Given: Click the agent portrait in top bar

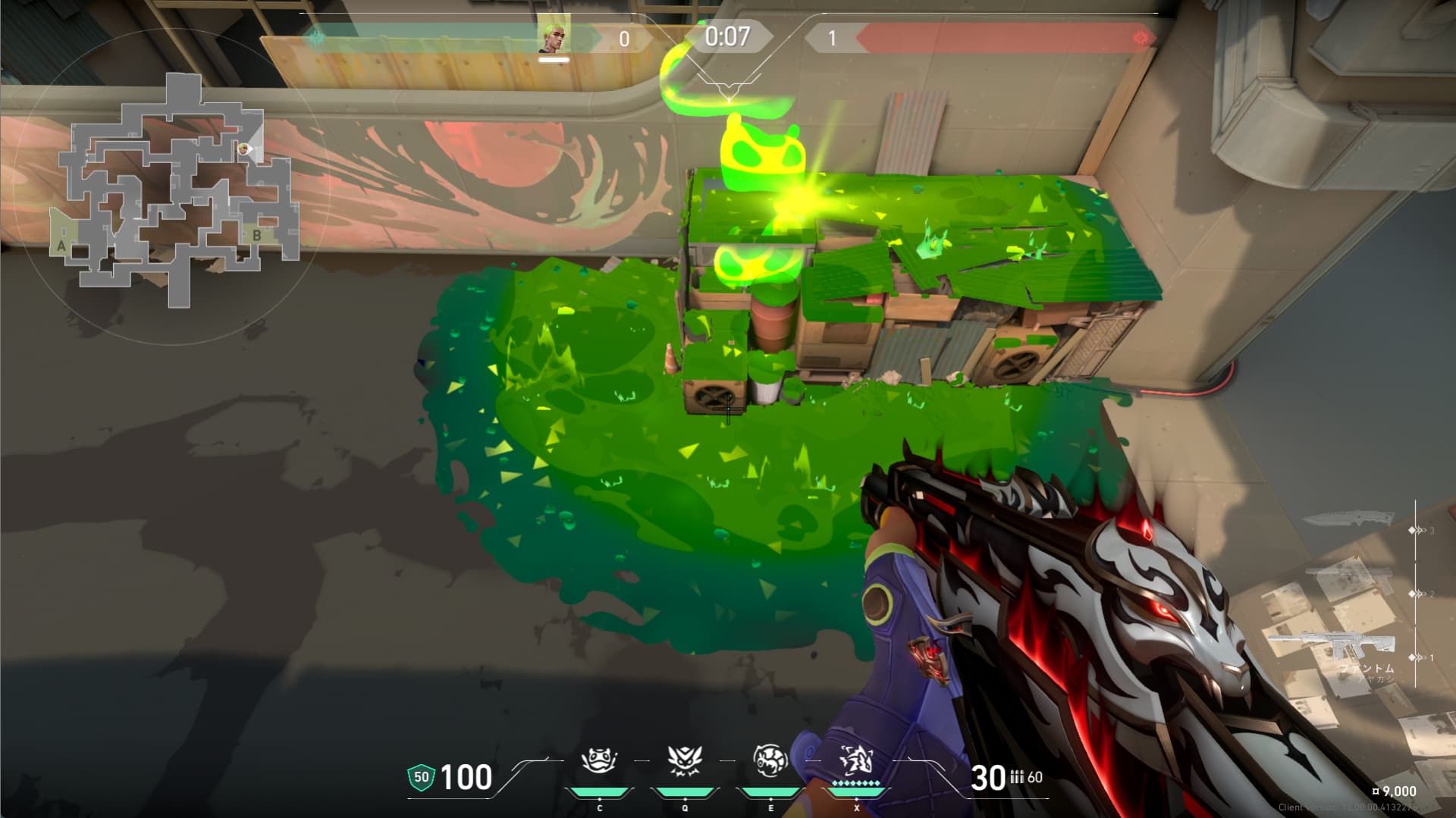Looking at the screenshot, I should (554, 36).
